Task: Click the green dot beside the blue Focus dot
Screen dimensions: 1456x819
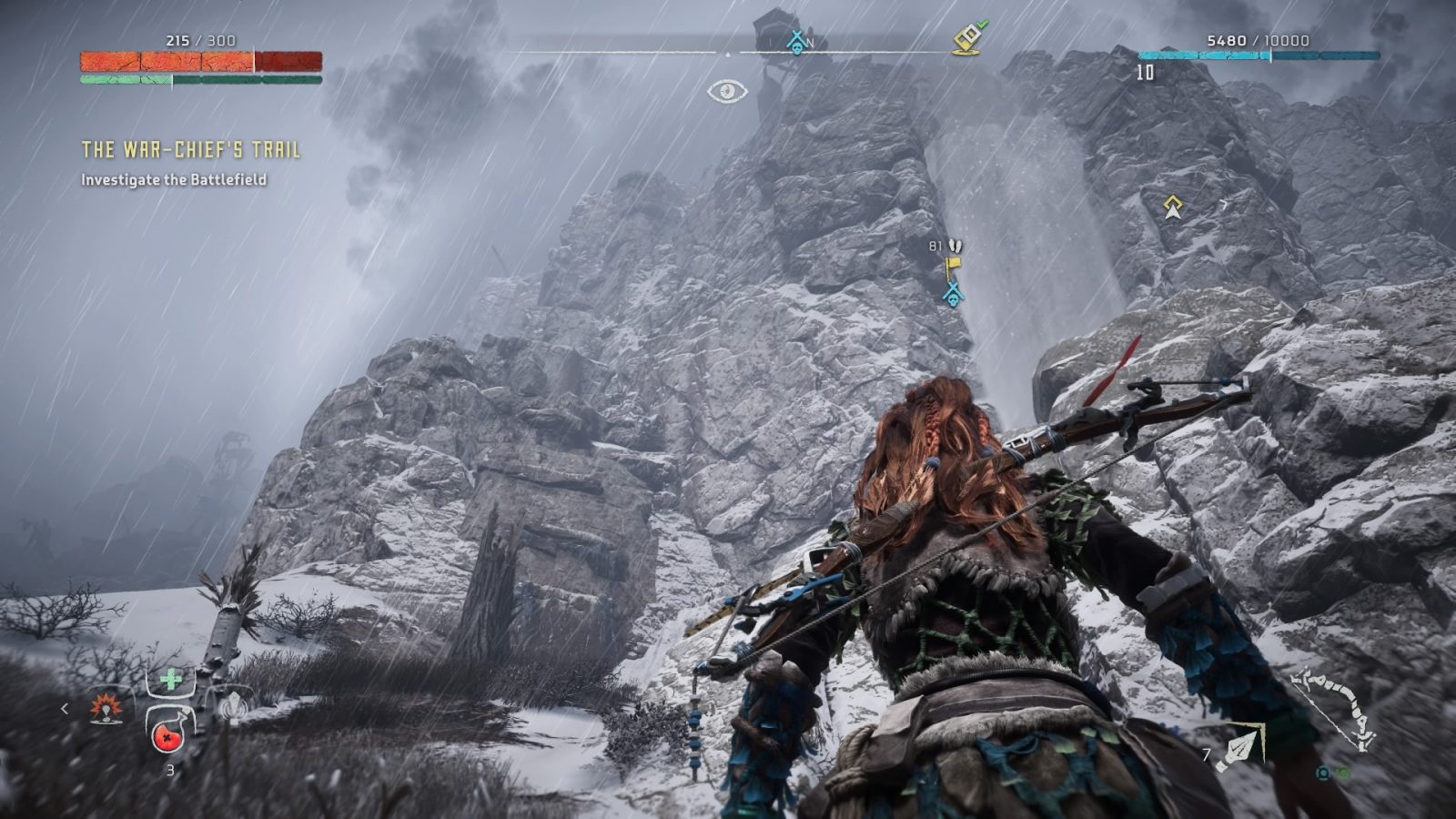Action: pyautogui.click(x=1344, y=773)
